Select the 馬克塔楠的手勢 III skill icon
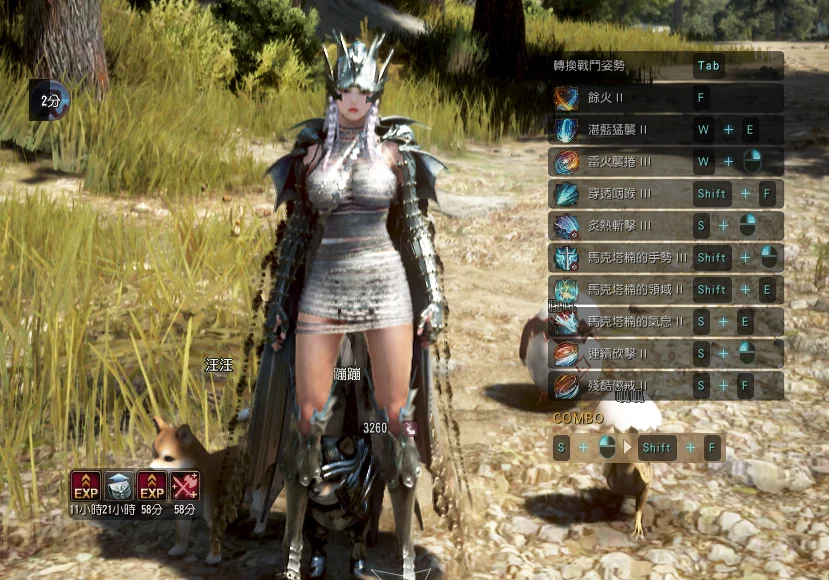 point(566,258)
